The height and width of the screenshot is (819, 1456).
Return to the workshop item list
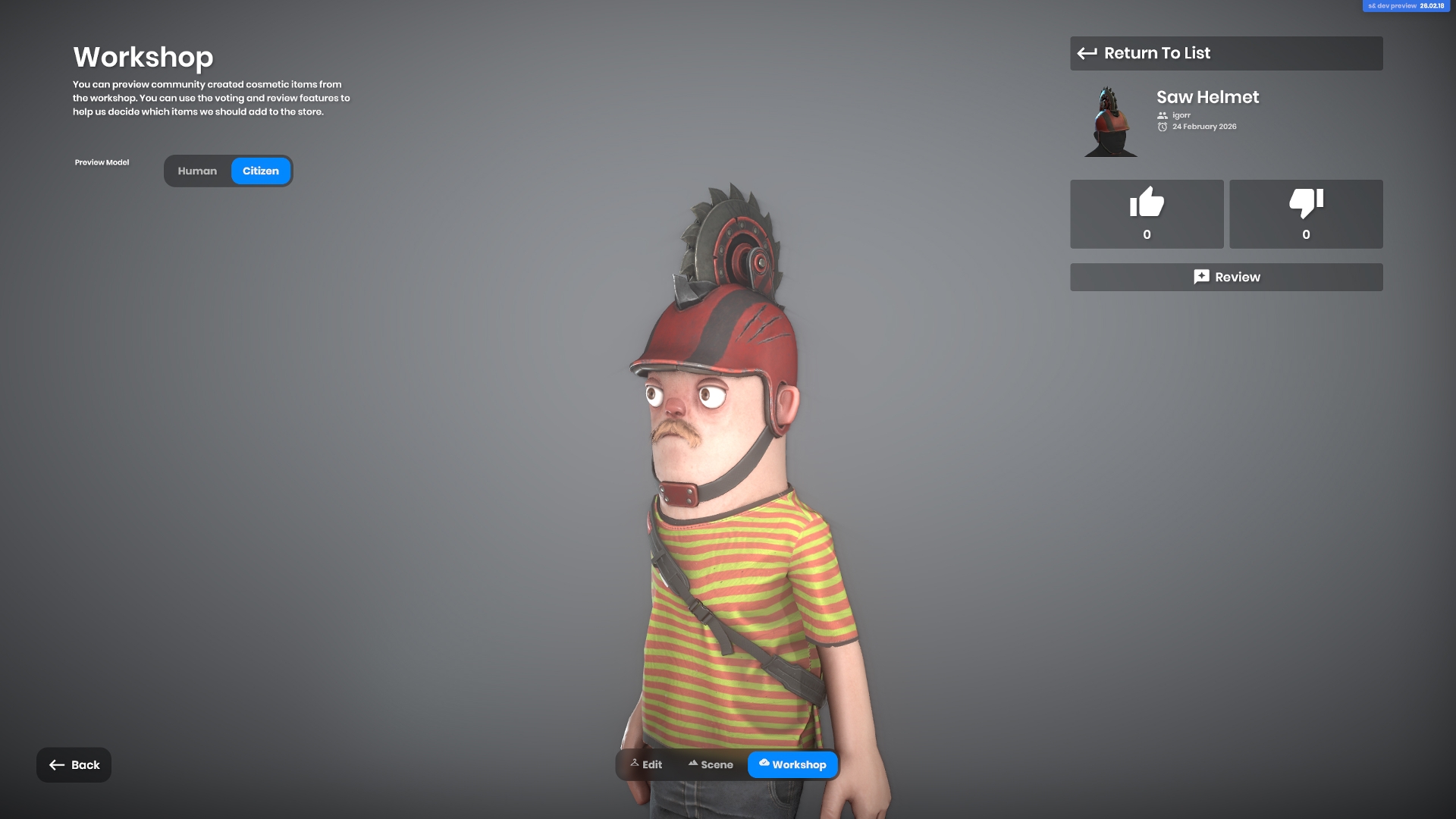(1225, 53)
